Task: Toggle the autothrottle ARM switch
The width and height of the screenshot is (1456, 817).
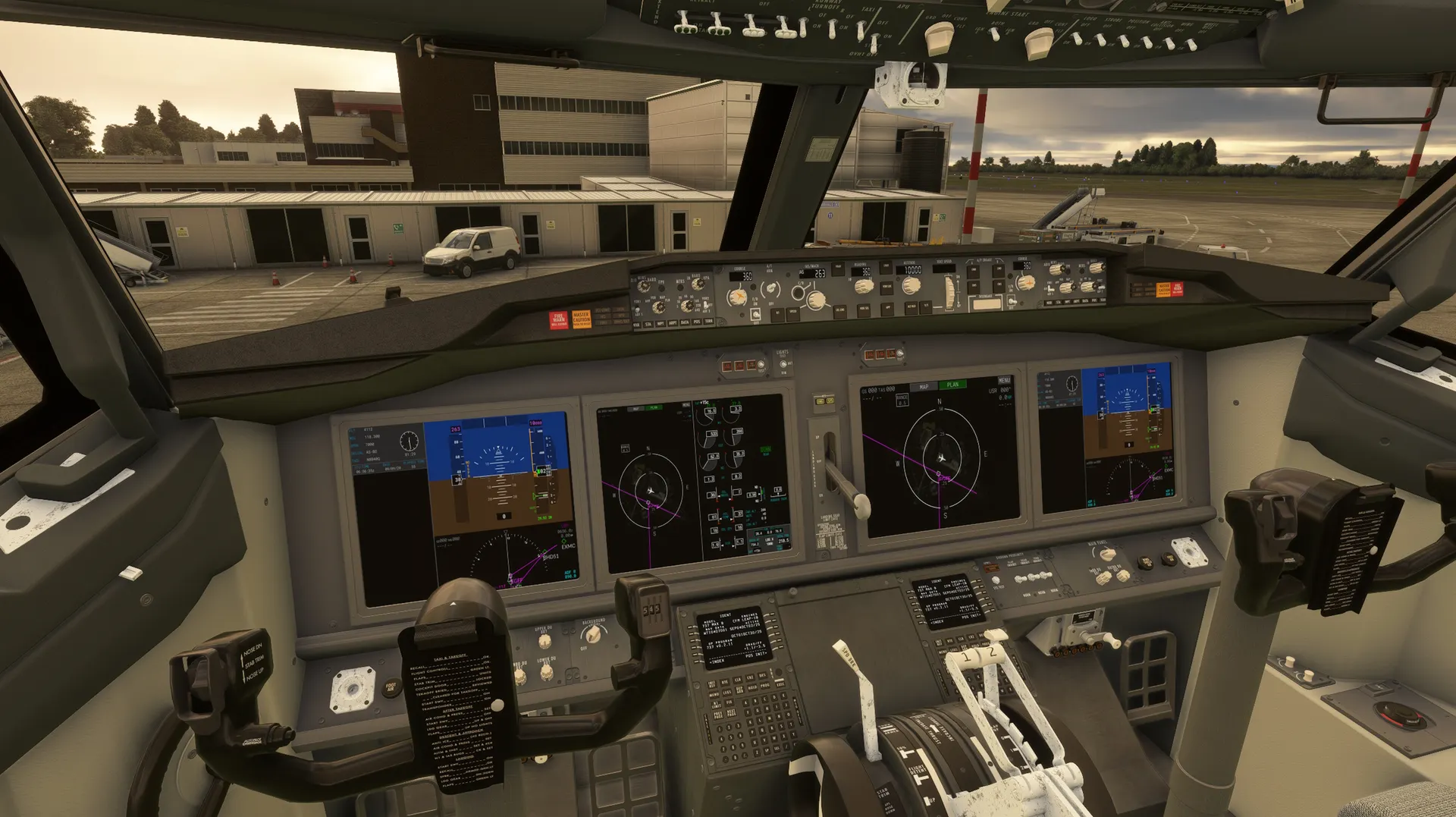Action: pyautogui.click(x=771, y=289)
